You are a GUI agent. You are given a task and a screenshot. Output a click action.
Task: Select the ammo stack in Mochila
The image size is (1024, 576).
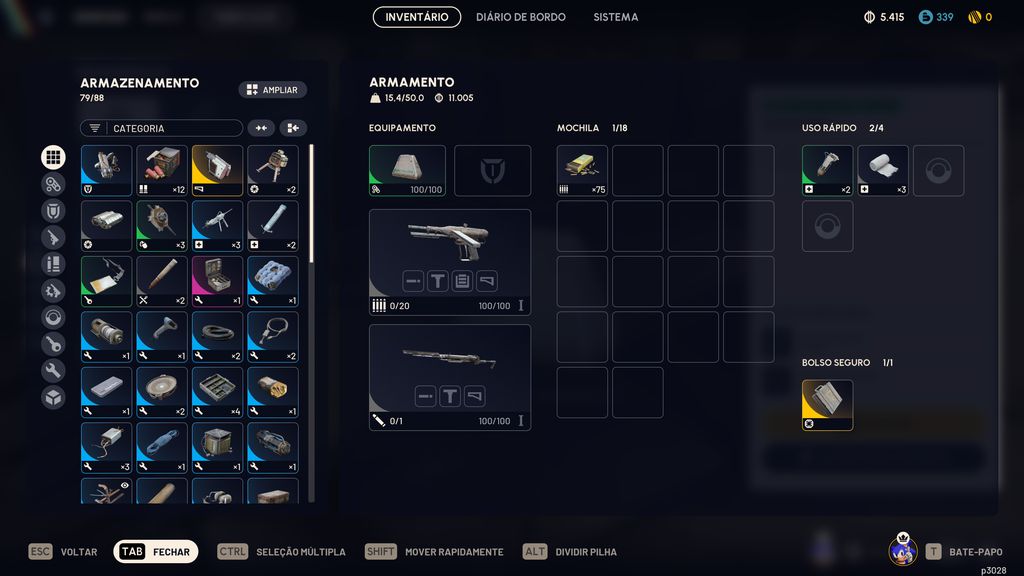pyautogui.click(x=582, y=170)
